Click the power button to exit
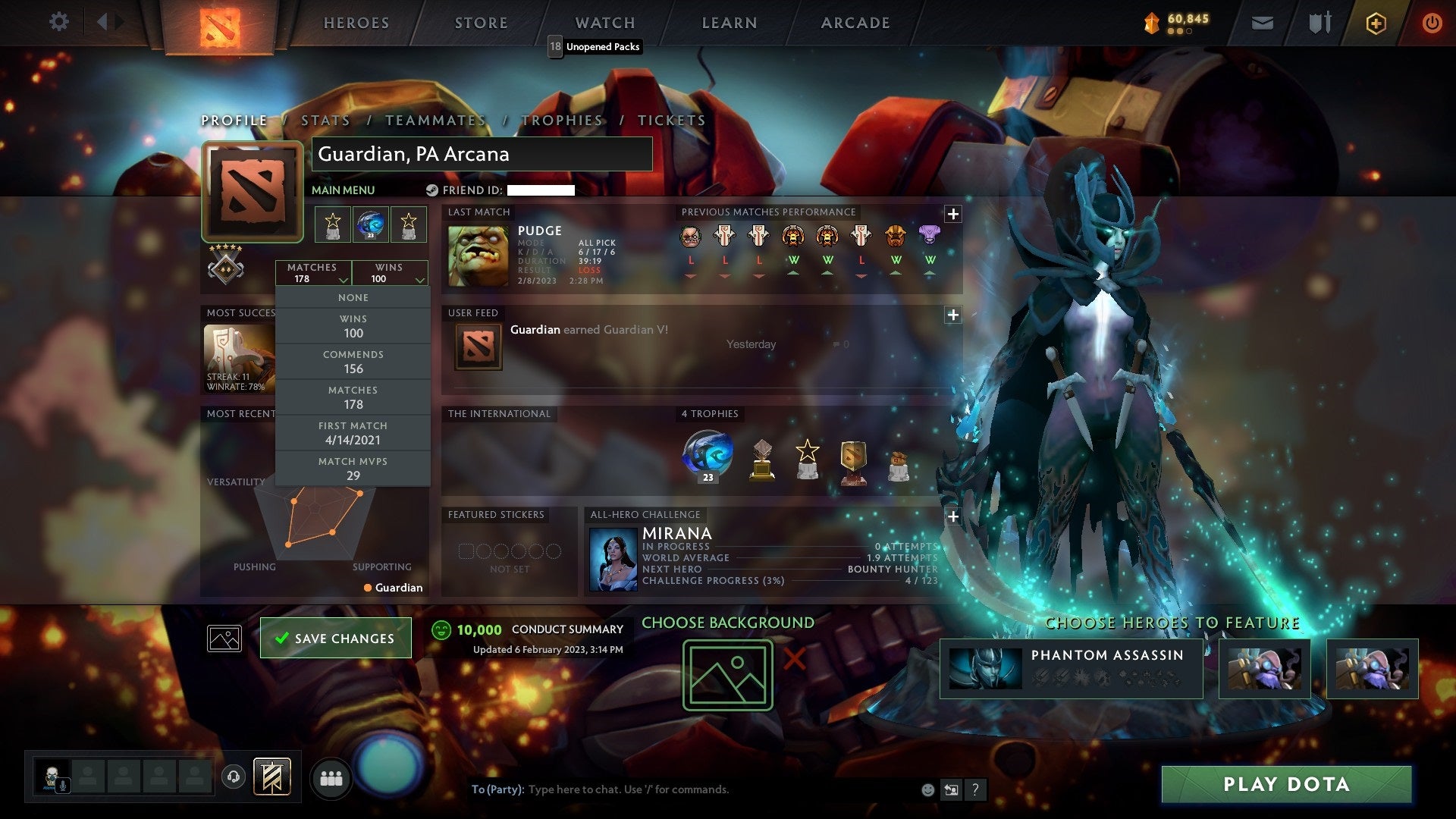 (x=1432, y=22)
